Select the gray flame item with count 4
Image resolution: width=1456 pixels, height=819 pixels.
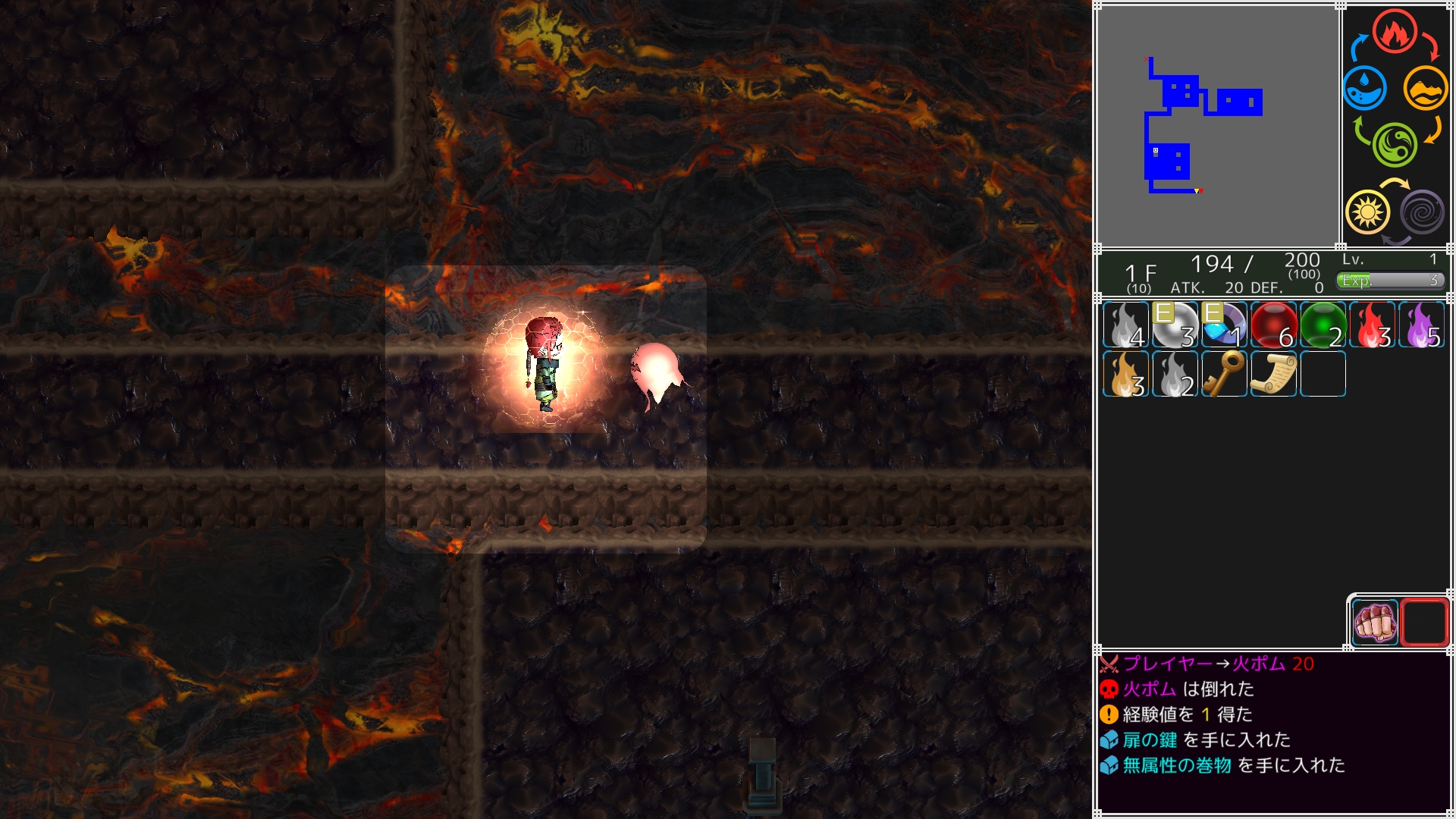pyautogui.click(x=1125, y=325)
